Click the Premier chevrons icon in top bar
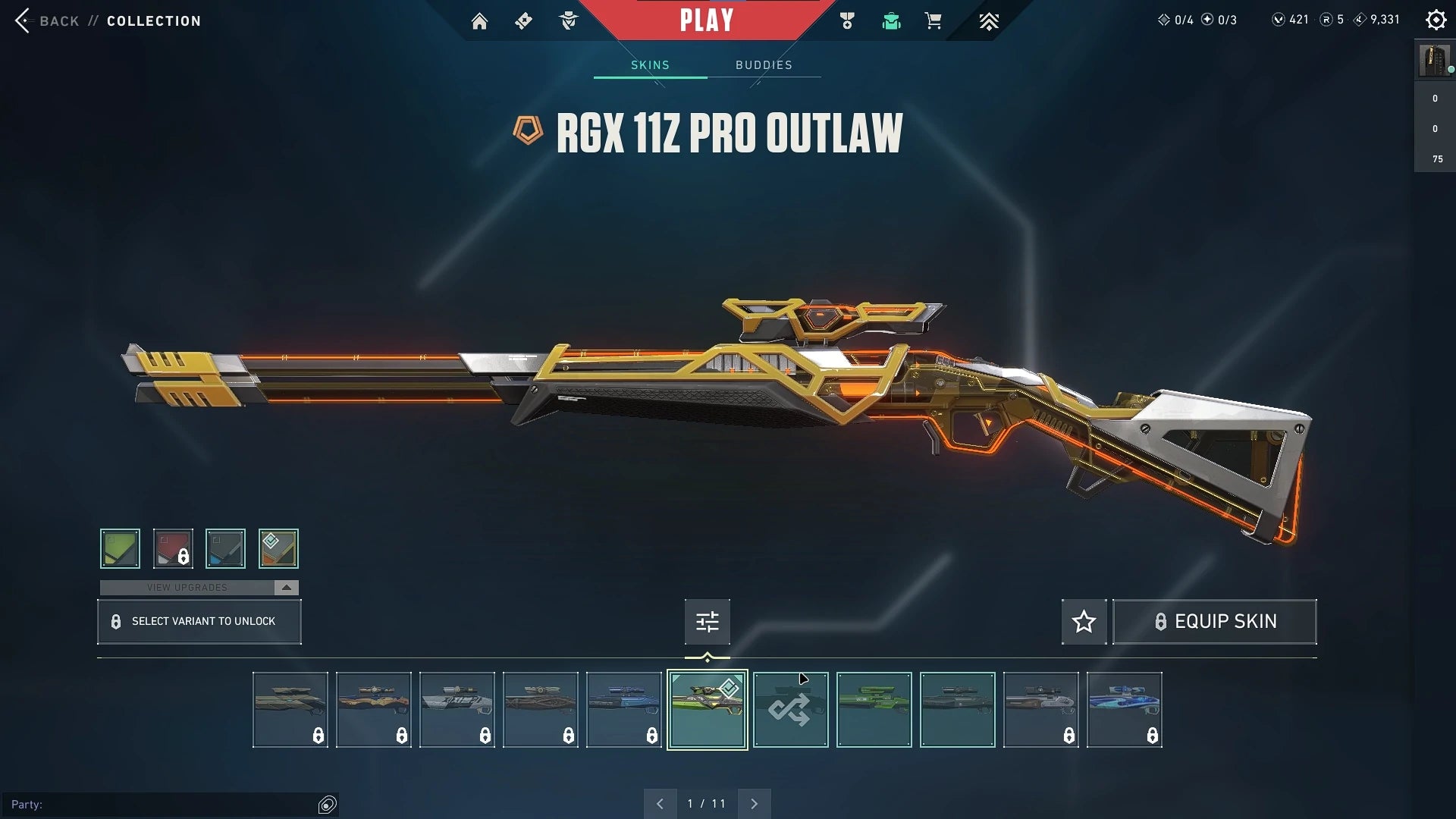Image resolution: width=1456 pixels, height=819 pixels. tap(989, 21)
